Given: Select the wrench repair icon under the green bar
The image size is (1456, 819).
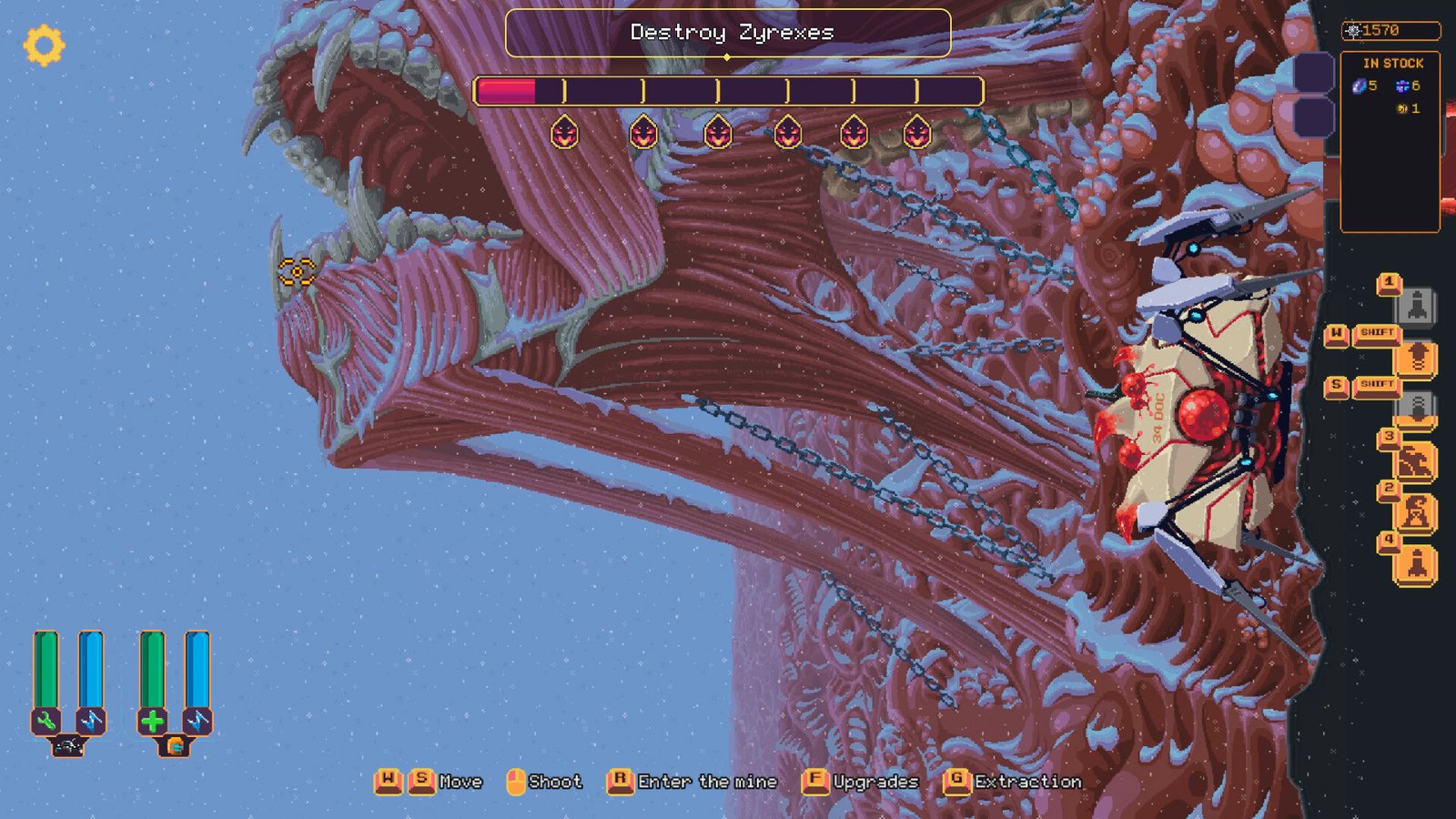Looking at the screenshot, I should 45,720.
